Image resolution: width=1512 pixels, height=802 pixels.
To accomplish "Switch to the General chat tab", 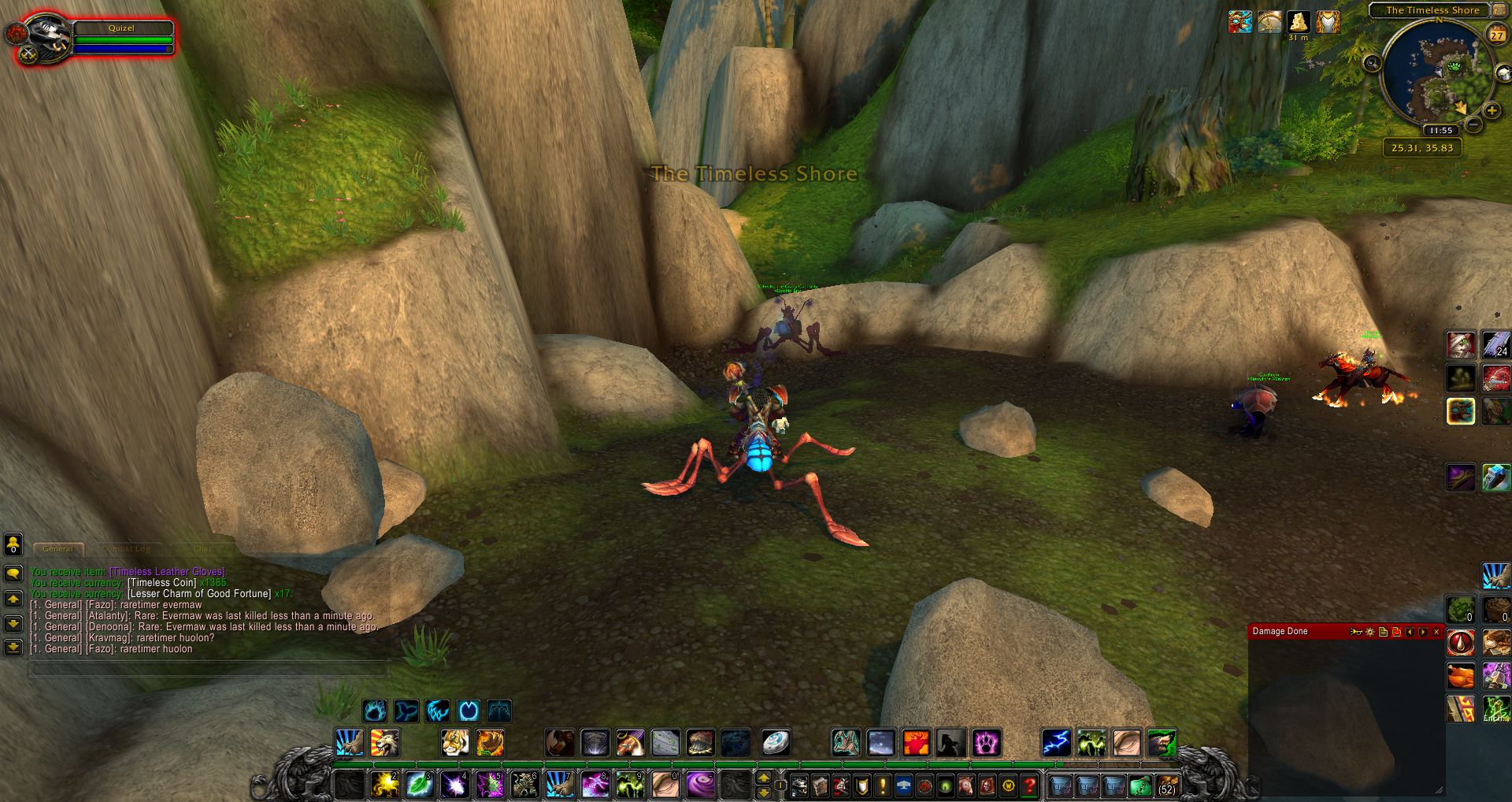I will [58, 549].
